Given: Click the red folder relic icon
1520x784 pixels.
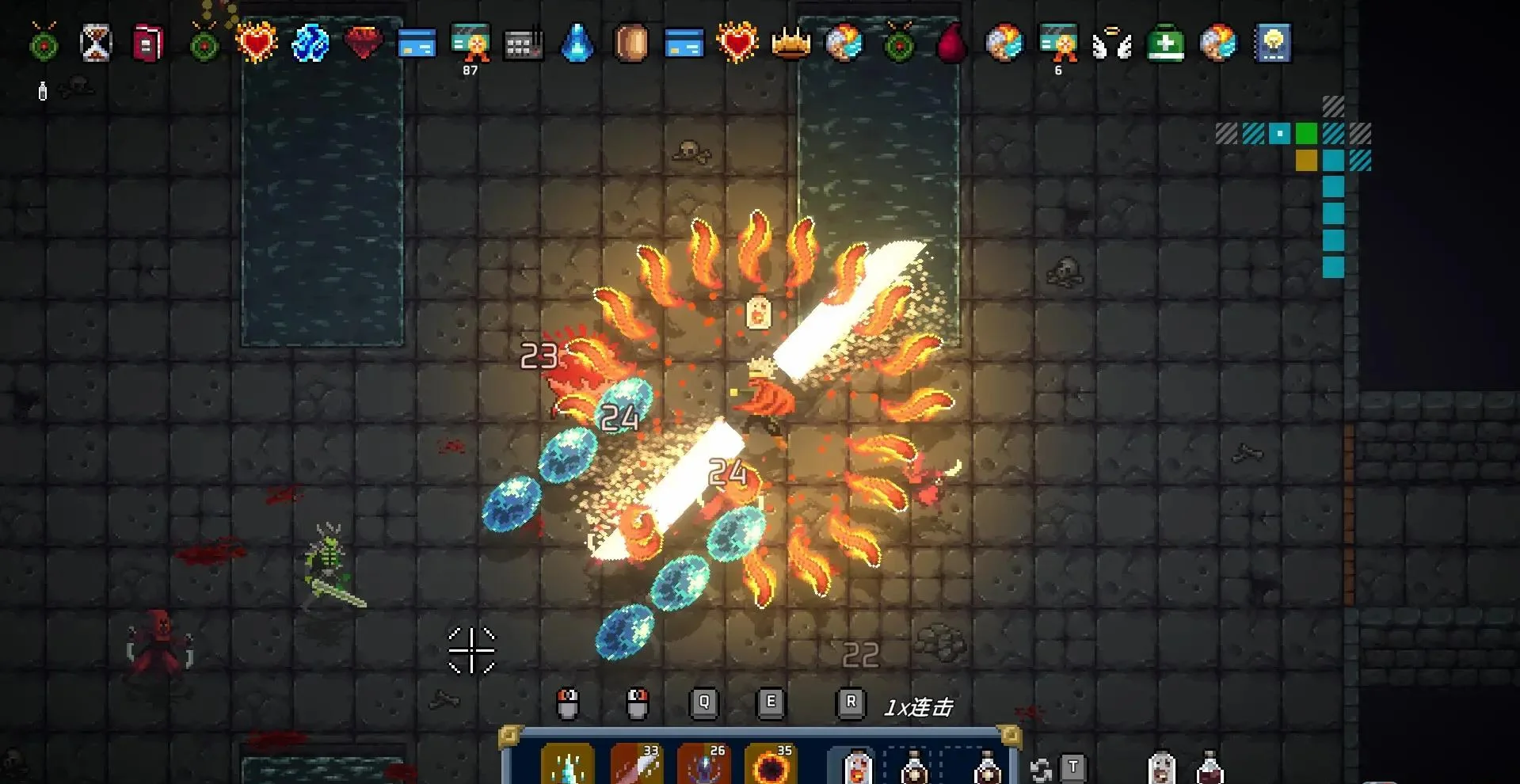Looking at the screenshot, I should click(148, 42).
